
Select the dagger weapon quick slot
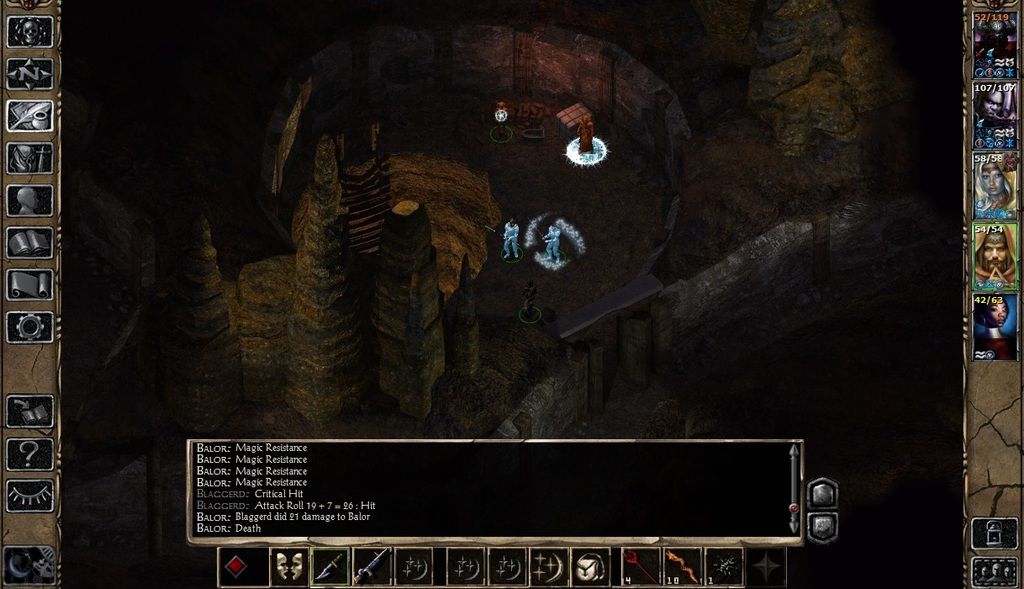pos(330,567)
